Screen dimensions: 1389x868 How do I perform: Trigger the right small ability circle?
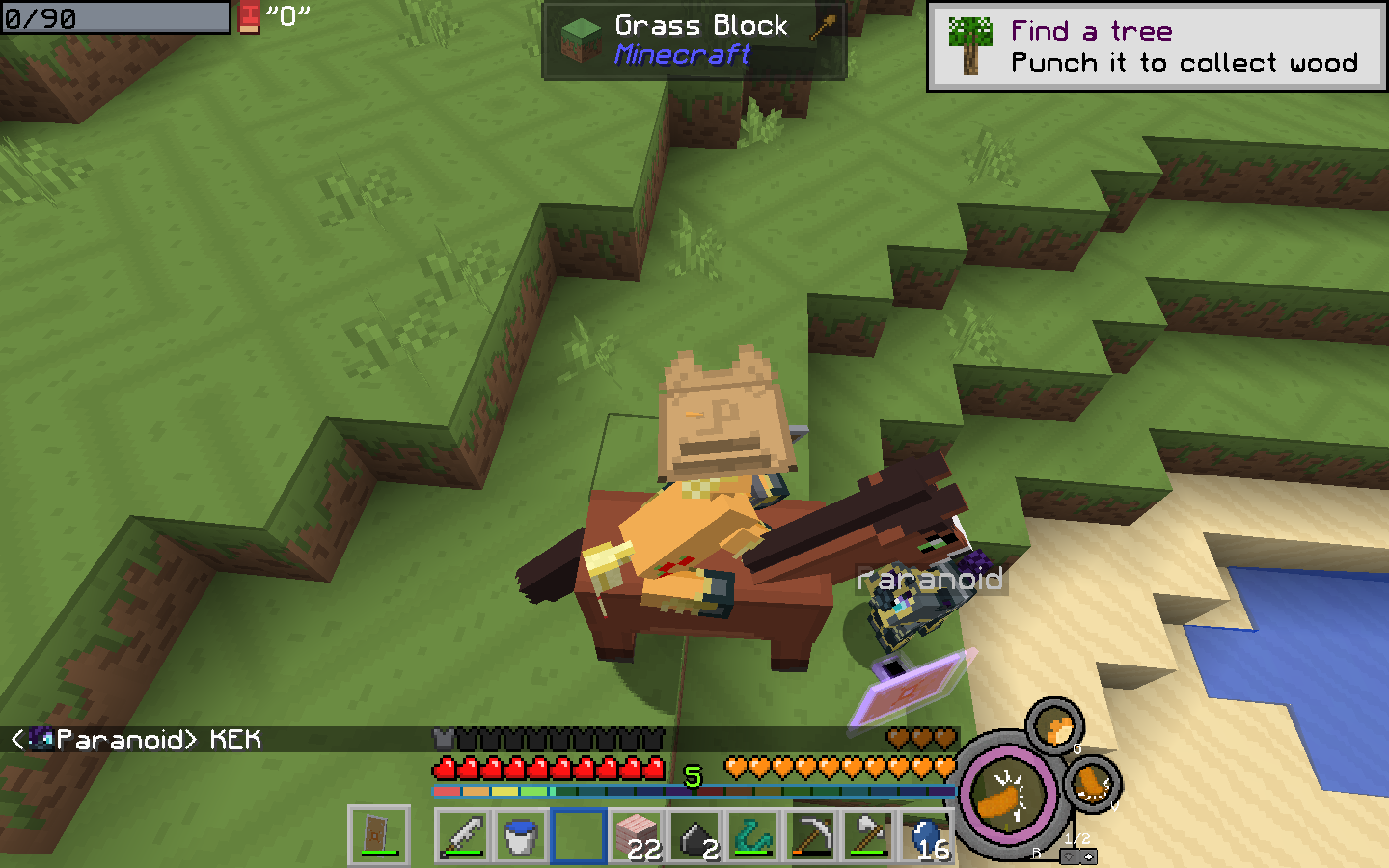click(x=1093, y=782)
